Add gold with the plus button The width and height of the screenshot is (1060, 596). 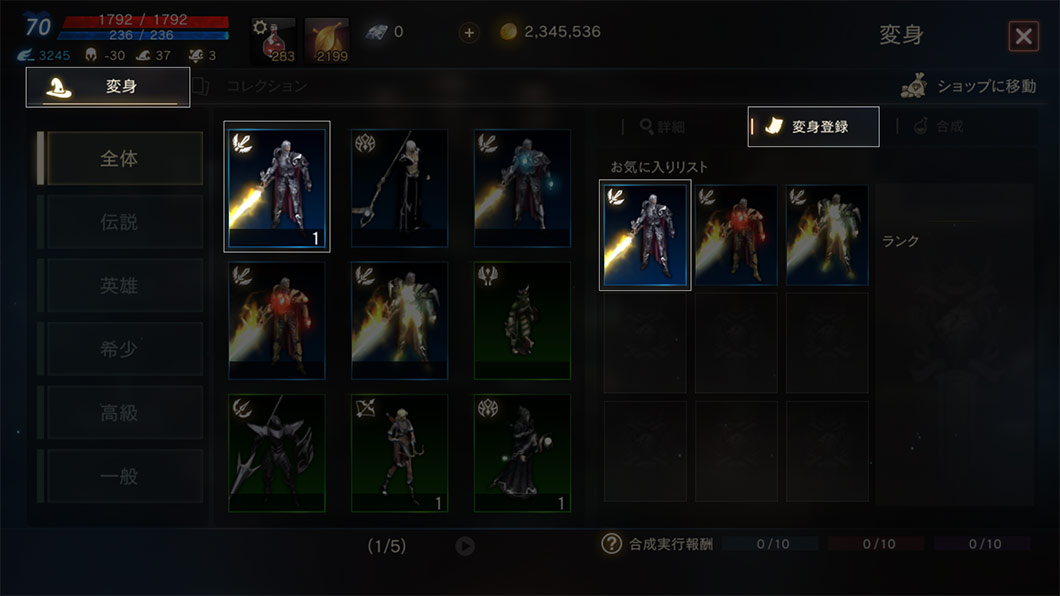[469, 33]
